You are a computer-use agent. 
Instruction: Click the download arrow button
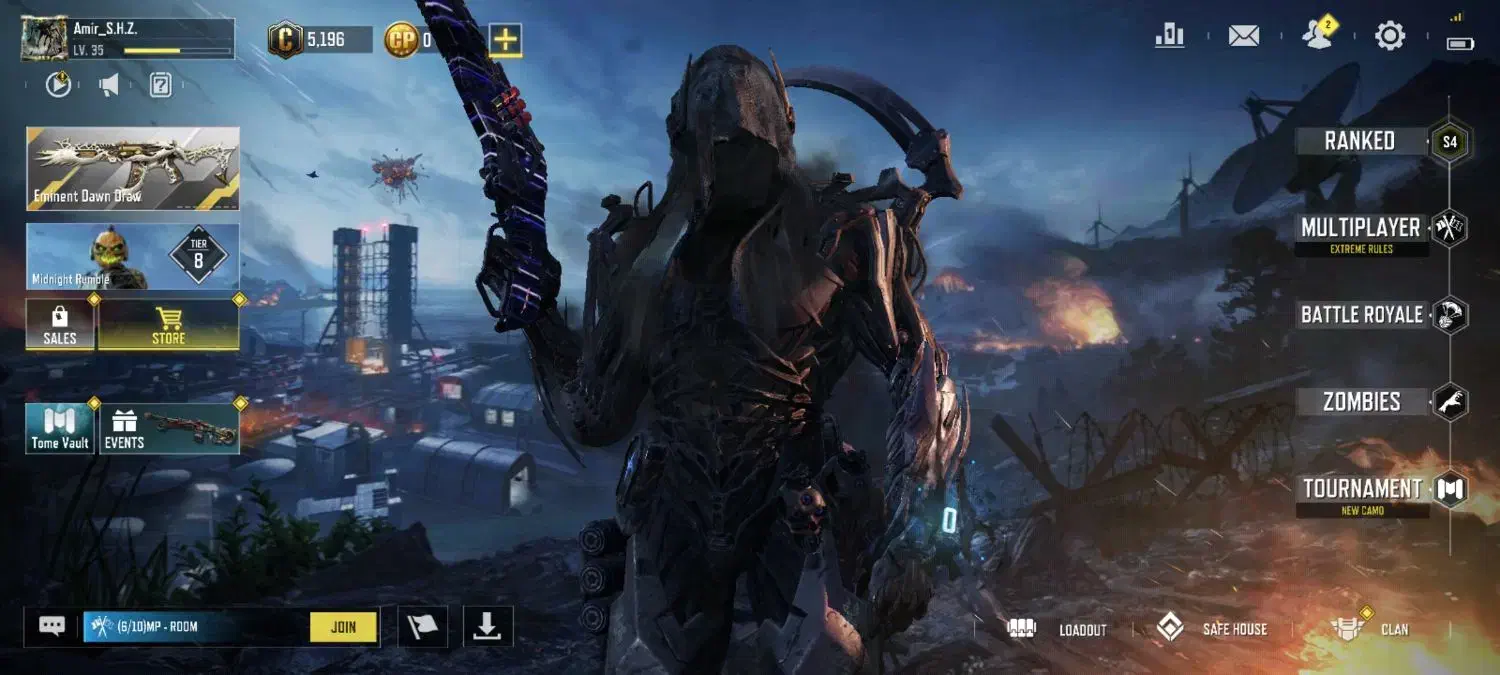[x=487, y=627]
